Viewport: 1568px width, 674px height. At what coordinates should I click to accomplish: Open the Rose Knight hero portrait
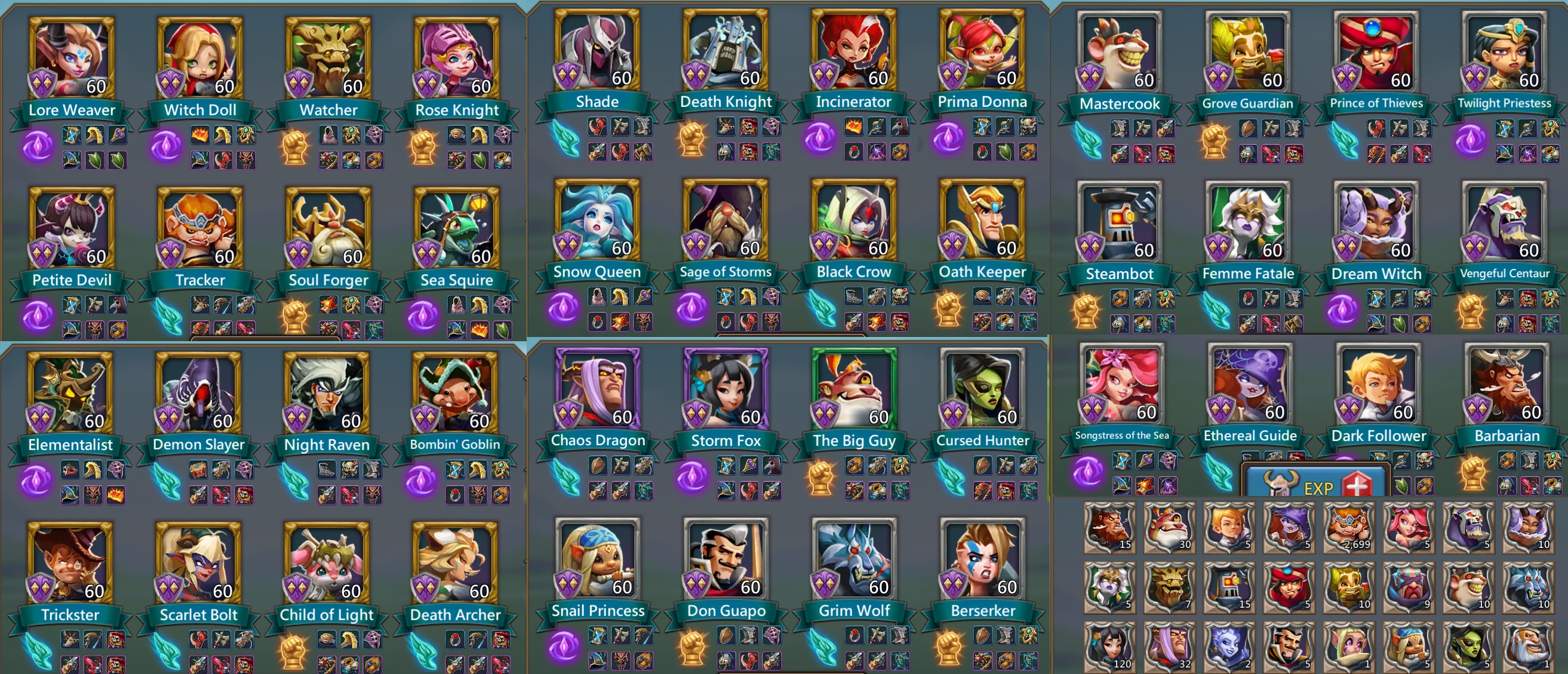pos(456,55)
